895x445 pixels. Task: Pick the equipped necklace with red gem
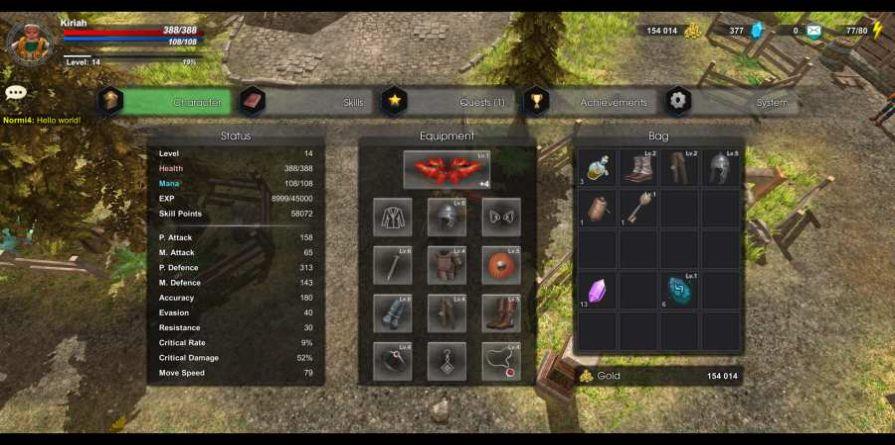[500, 361]
